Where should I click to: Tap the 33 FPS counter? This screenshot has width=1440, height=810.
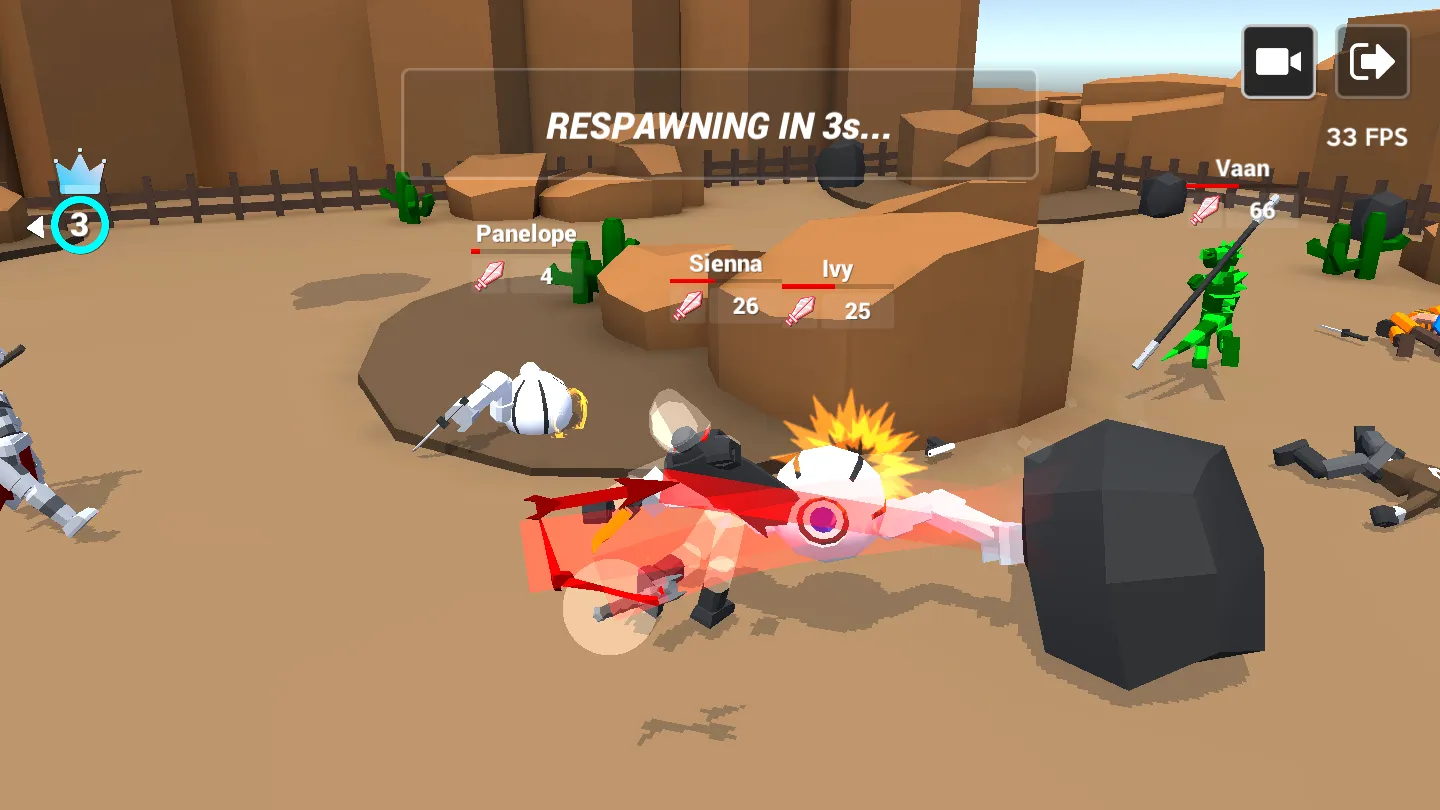(1367, 138)
